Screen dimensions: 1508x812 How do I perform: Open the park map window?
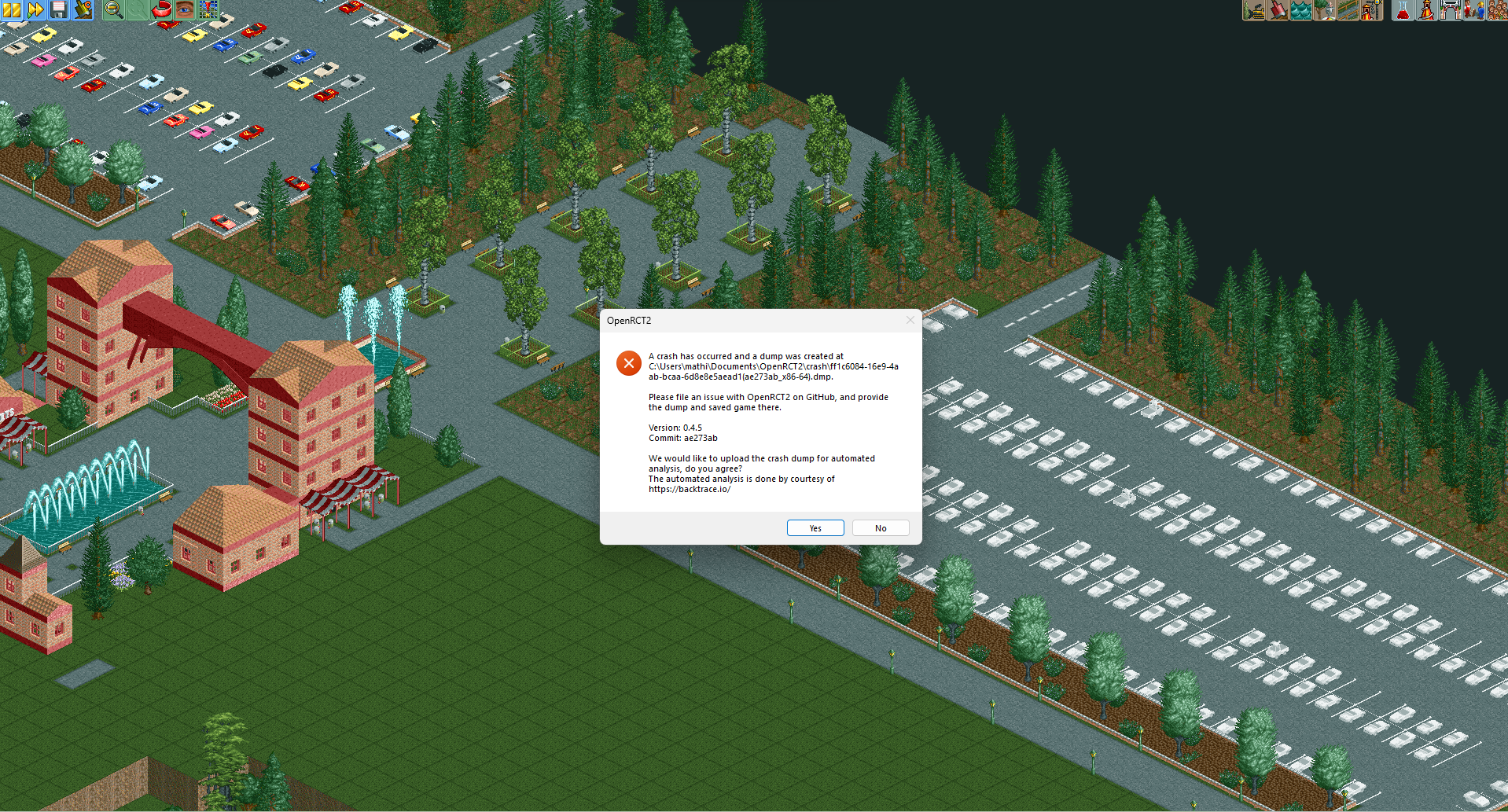(x=208, y=11)
